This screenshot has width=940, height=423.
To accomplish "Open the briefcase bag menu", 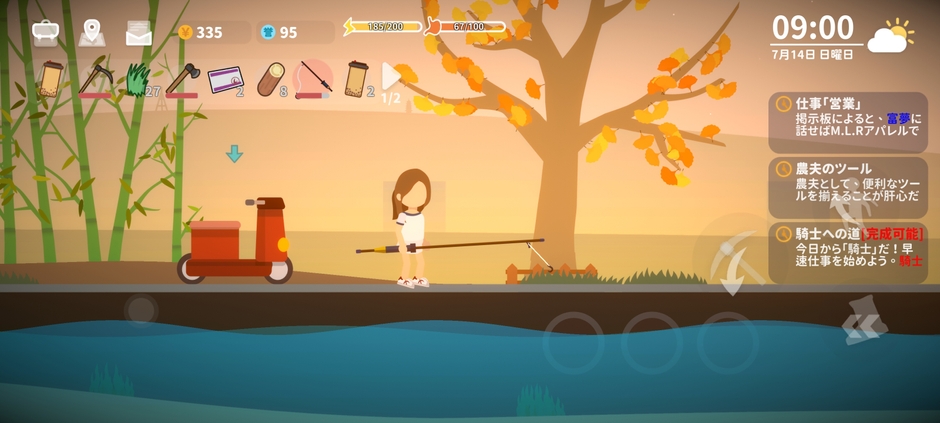I will 45,33.
